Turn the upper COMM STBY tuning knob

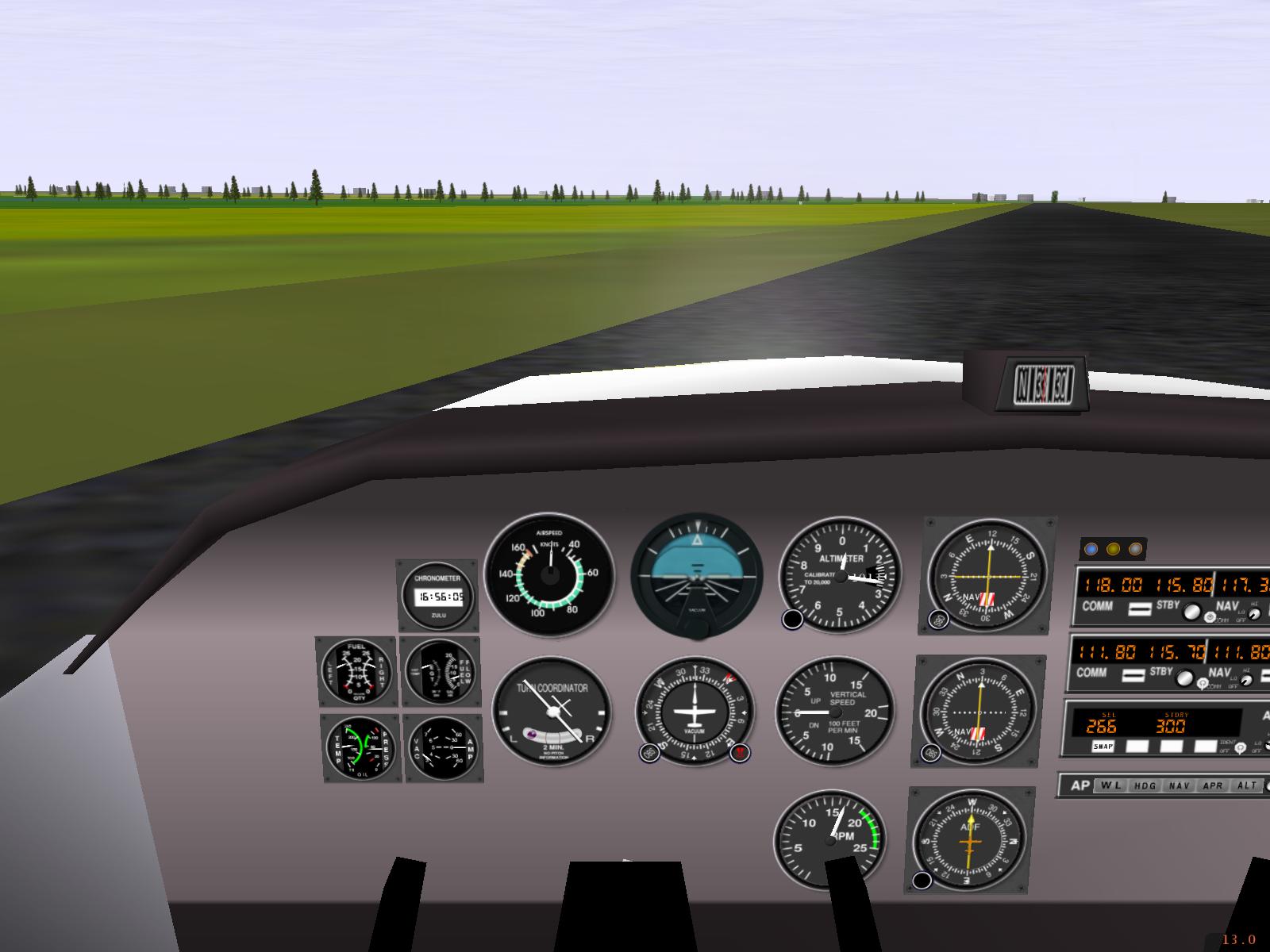(1191, 611)
